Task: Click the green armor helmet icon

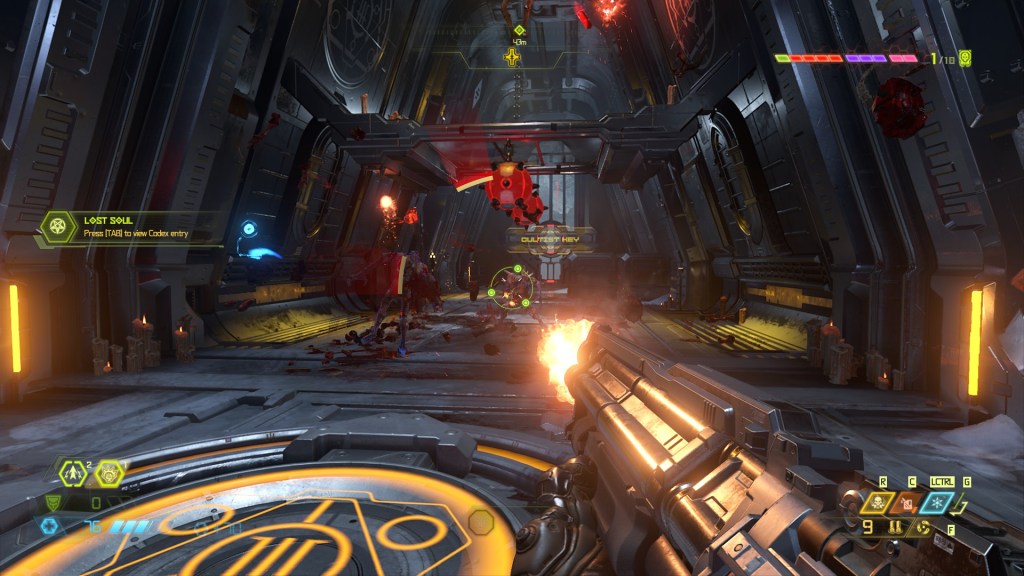Action: (52, 503)
